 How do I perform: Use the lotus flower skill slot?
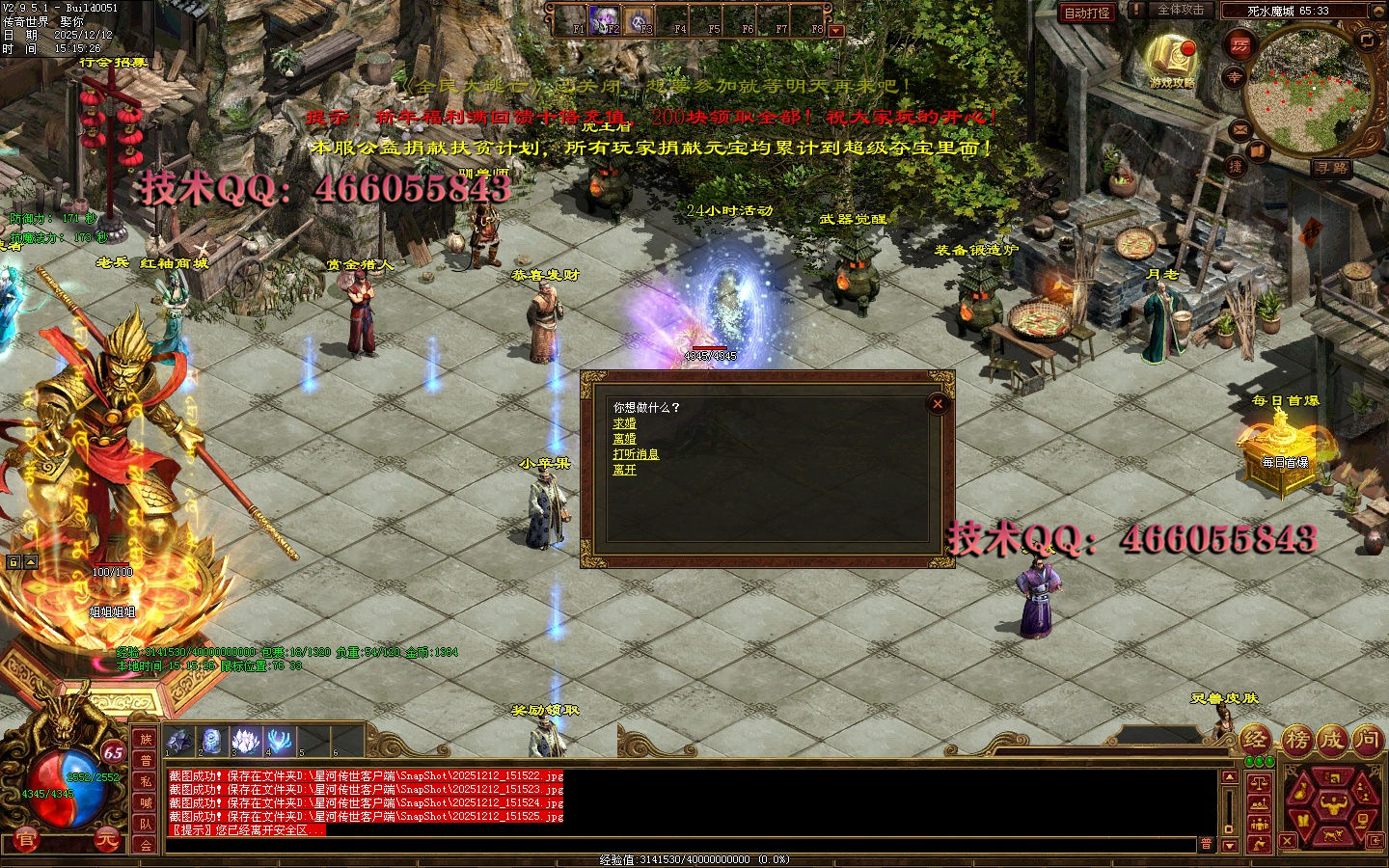pyautogui.click(x=247, y=741)
